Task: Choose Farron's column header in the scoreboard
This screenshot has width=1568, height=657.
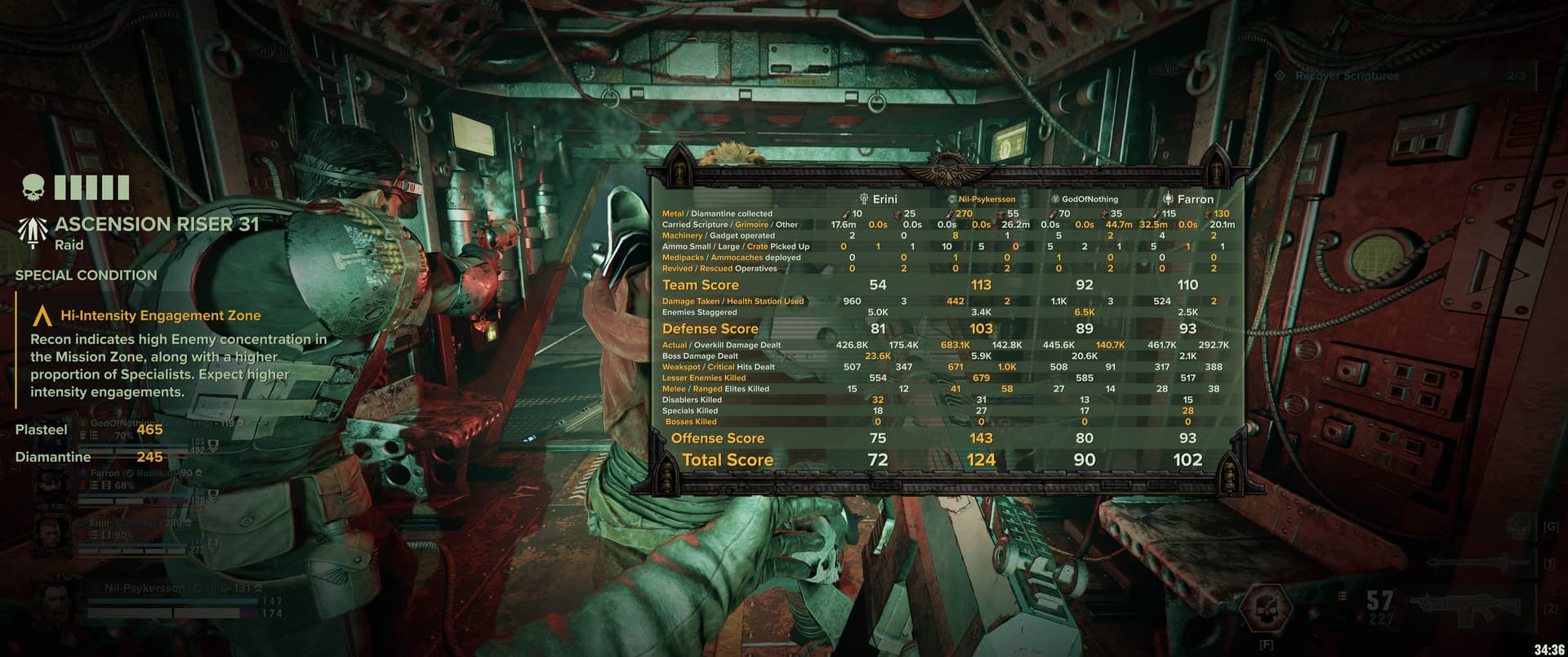Action: tap(1188, 199)
